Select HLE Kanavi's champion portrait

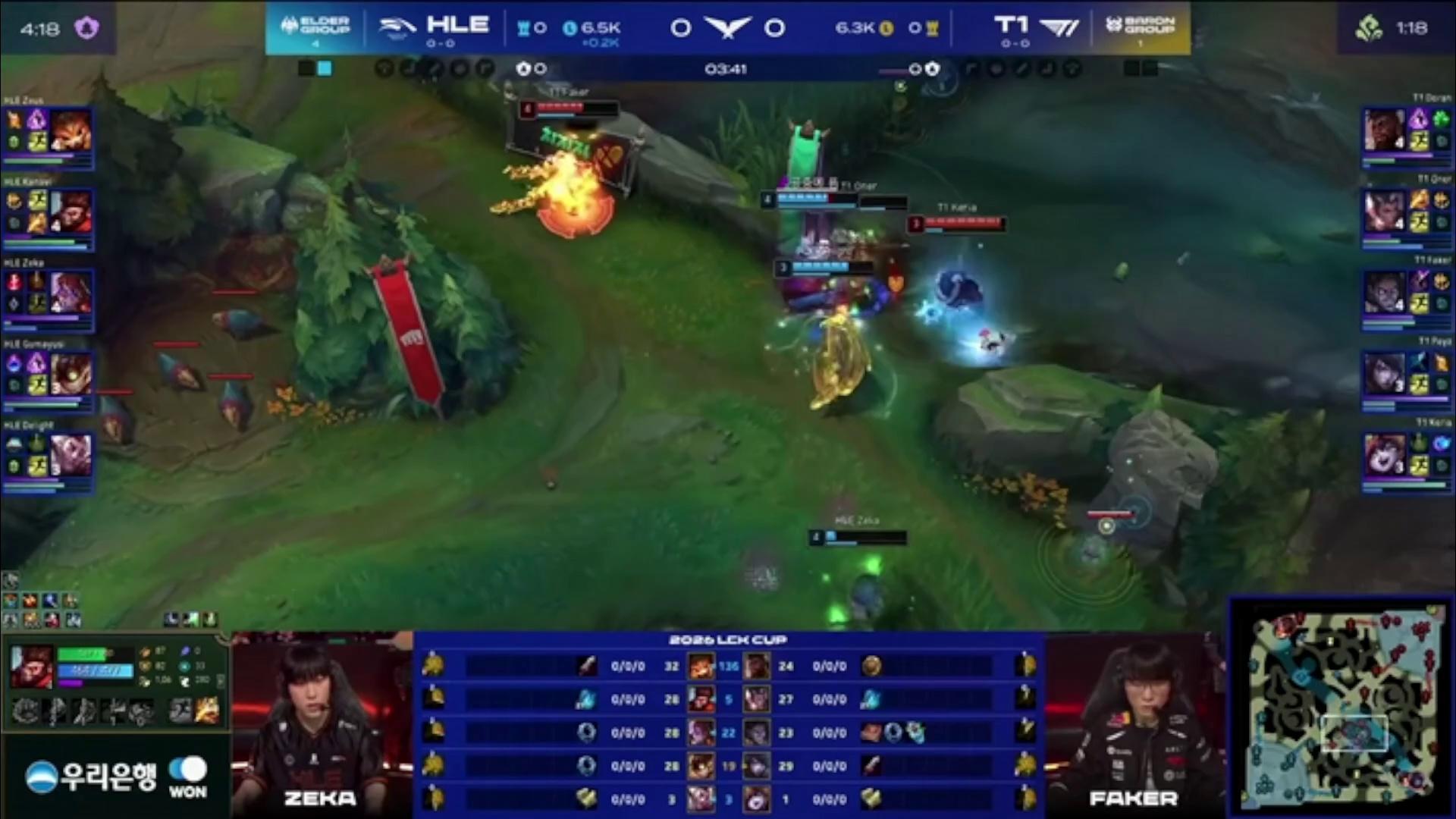tap(71, 212)
